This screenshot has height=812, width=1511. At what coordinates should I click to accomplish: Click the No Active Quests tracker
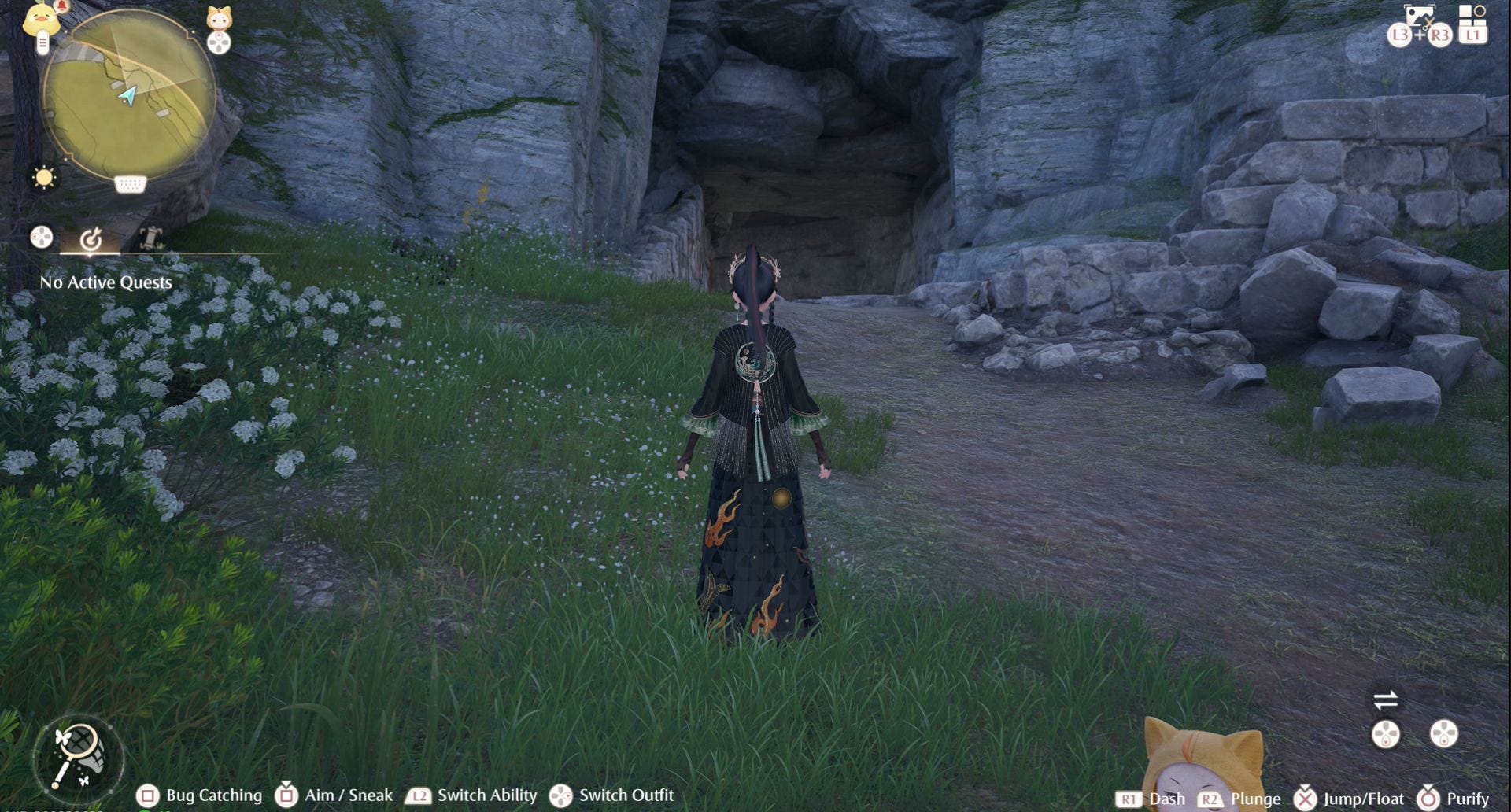click(106, 282)
